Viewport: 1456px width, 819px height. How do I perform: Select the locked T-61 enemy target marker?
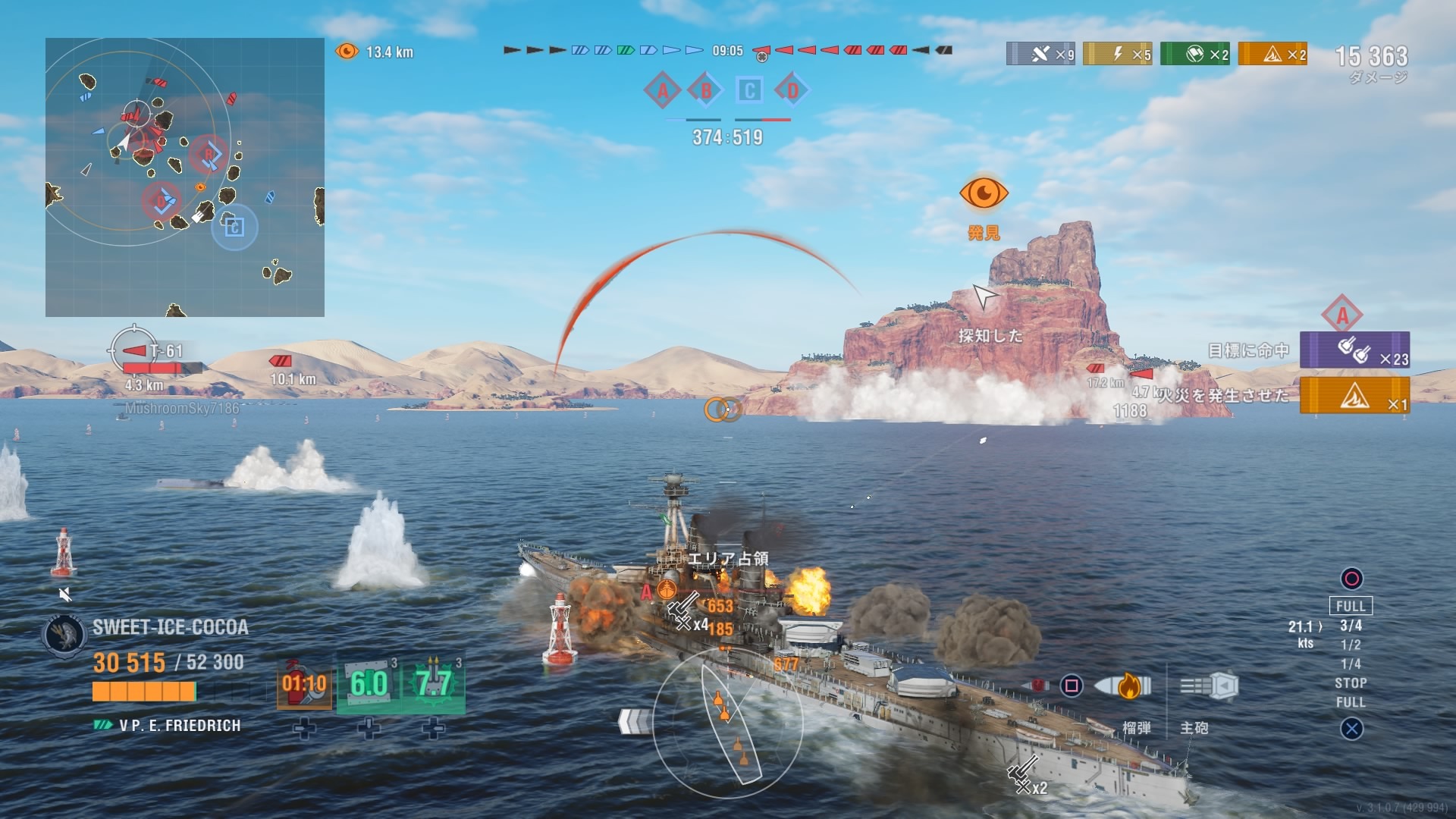pyautogui.click(x=135, y=350)
